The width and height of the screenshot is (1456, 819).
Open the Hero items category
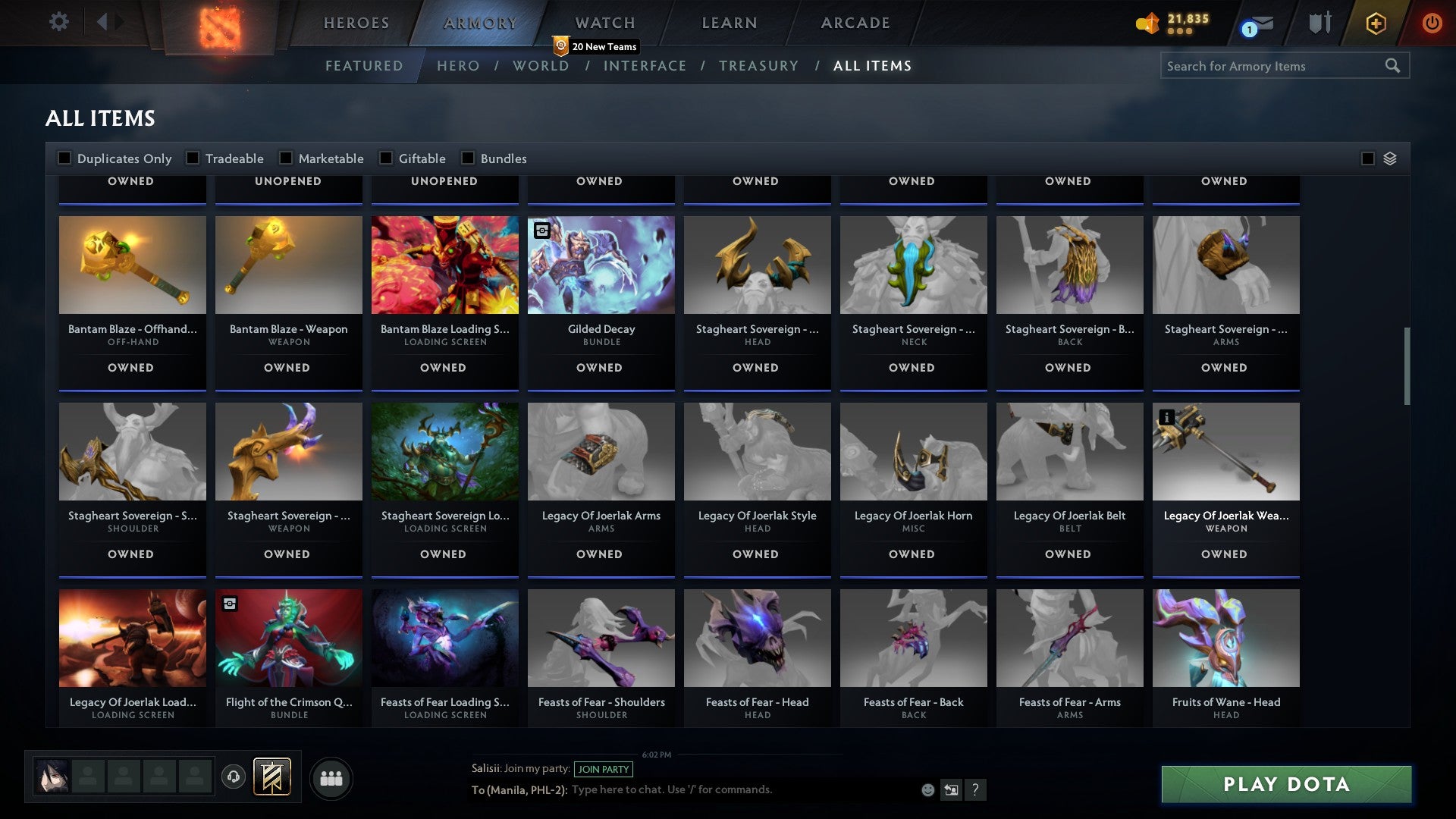click(x=457, y=66)
